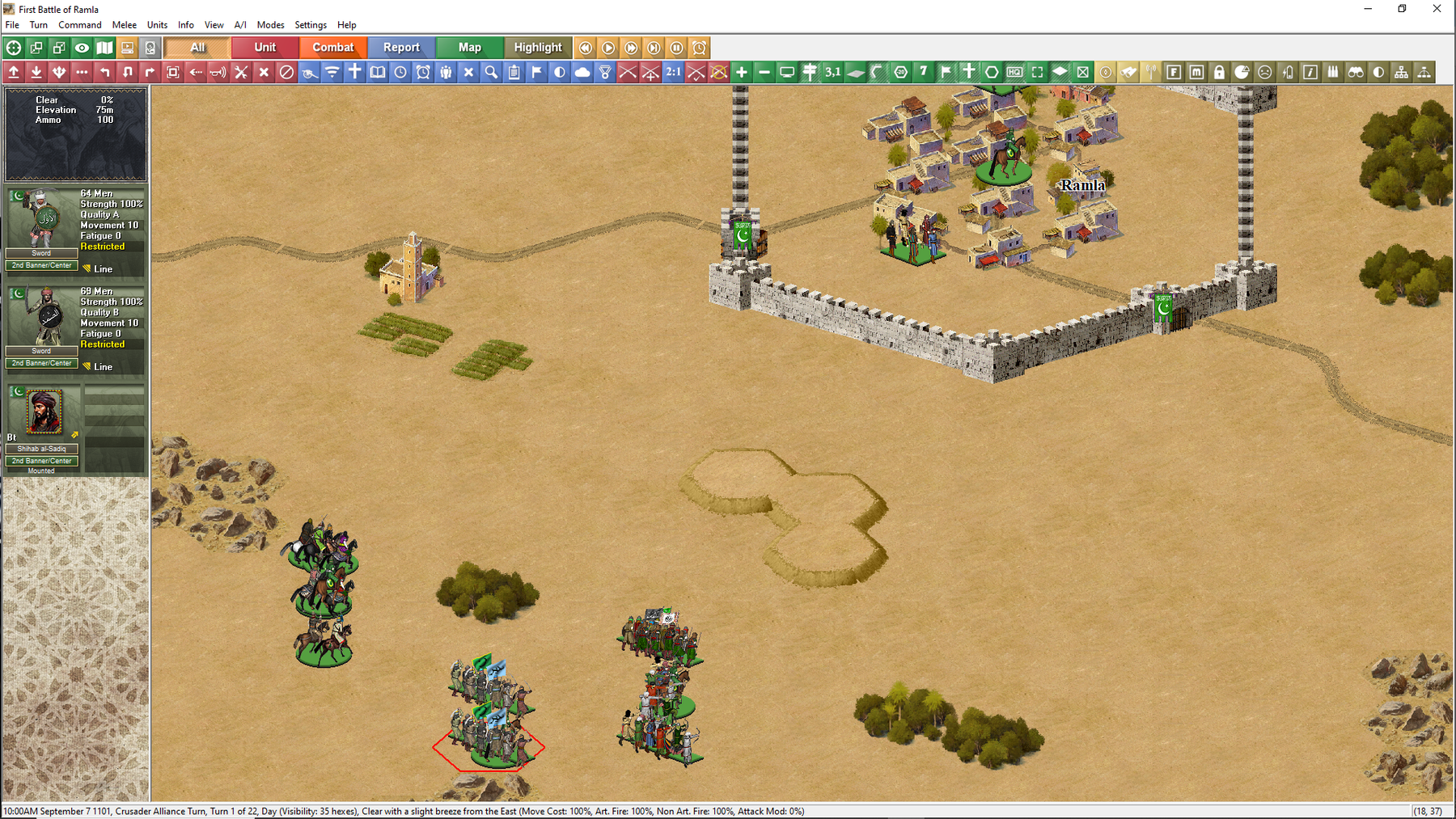Click the pause button in the orange toolbar

pyautogui.click(x=676, y=48)
